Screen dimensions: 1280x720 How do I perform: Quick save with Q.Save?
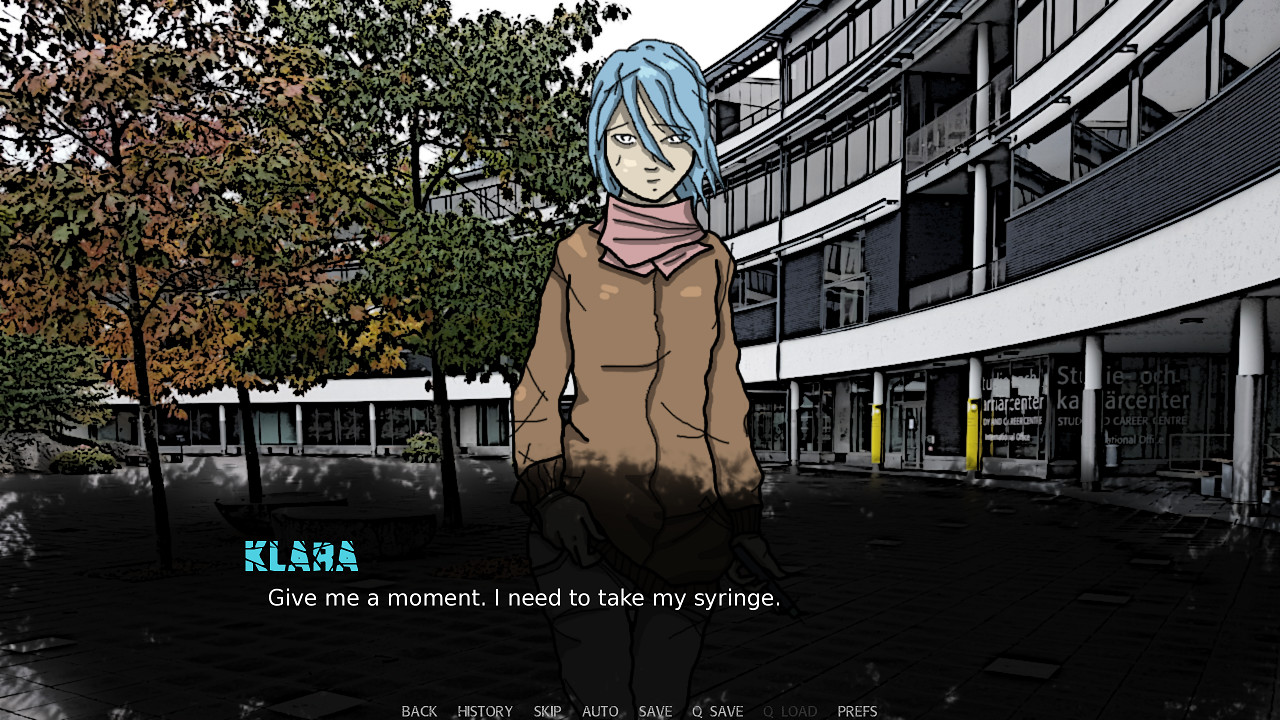717,711
